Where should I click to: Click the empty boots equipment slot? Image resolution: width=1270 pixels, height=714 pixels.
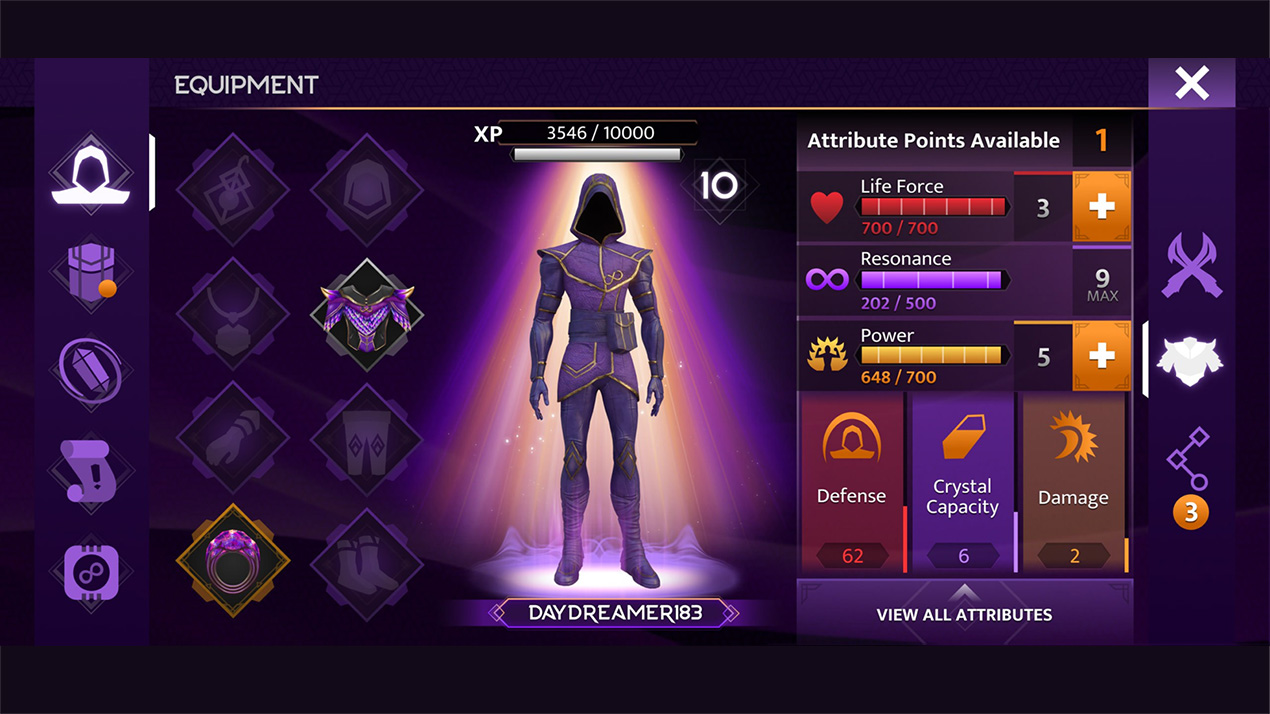click(367, 560)
